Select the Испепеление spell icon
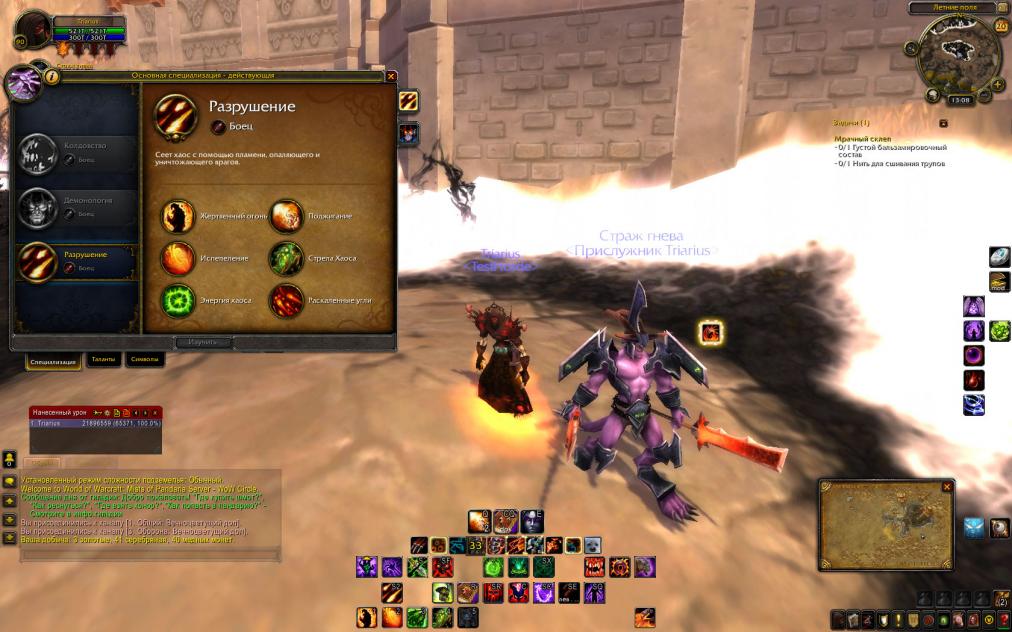 (x=179, y=258)
